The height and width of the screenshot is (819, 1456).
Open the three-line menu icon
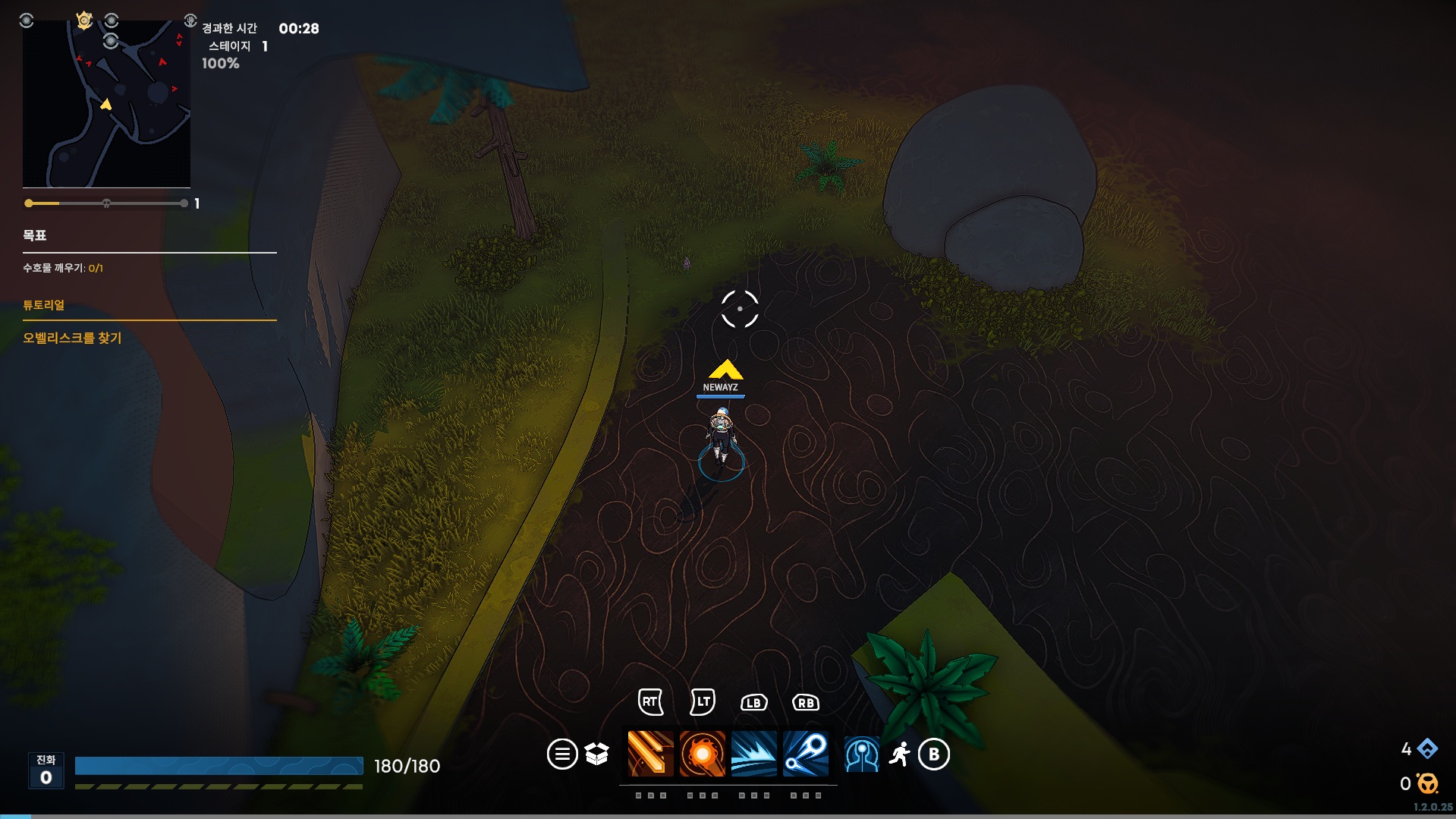[562, 754]
